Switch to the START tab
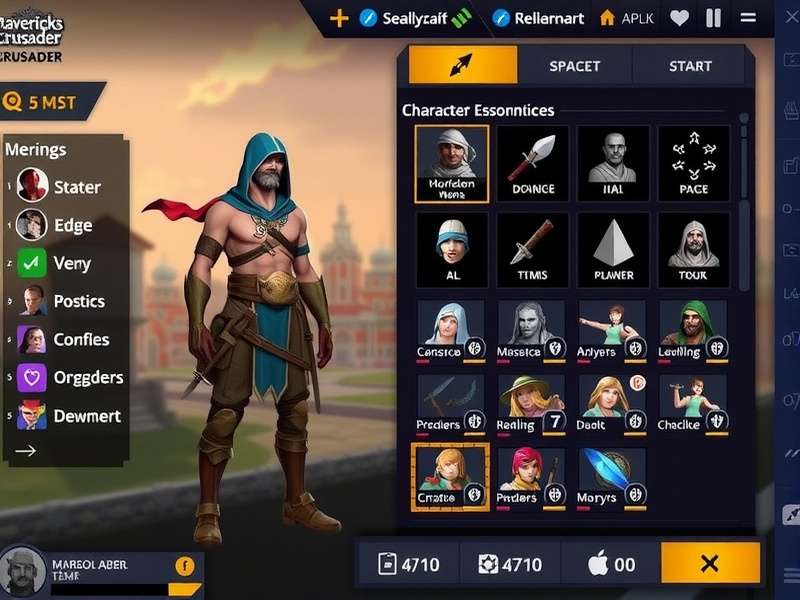 [x=690, y=66]
